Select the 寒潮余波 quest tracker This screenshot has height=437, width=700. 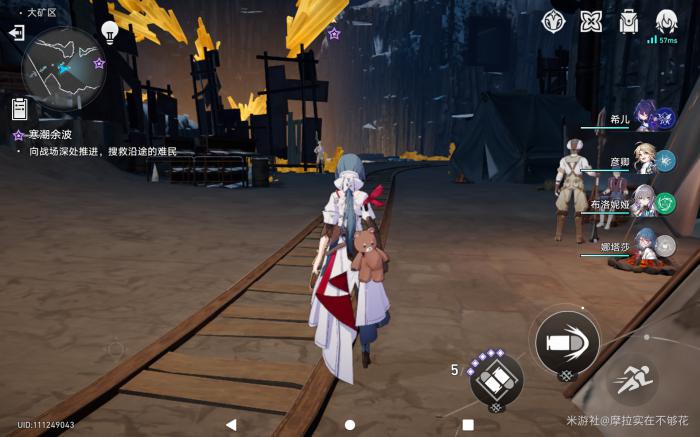(x=49, y=134)
